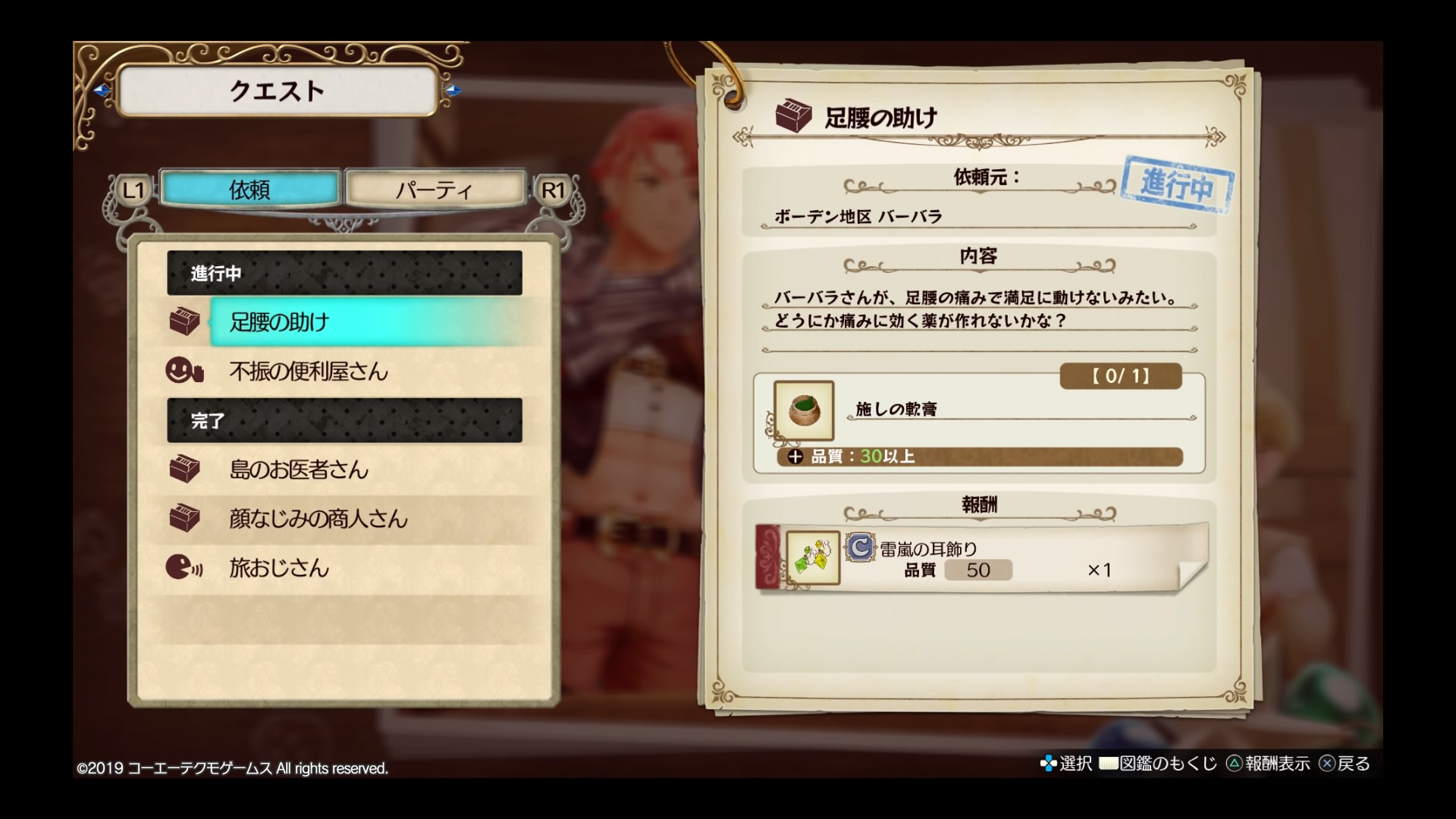Image resolution: width=1456 pixels, height=819 pixels.
Task: Open the パーティ tab
Action: click(435, 189)
